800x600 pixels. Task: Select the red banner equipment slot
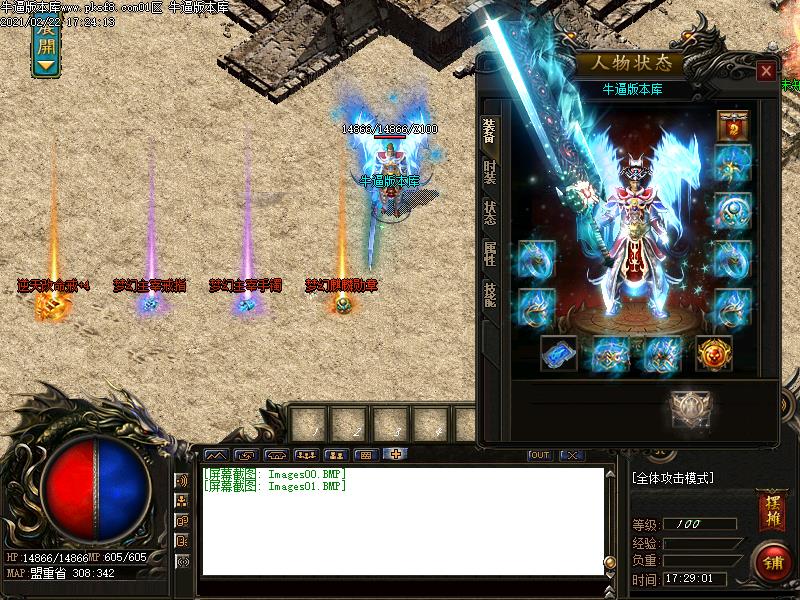pos(733,126)
